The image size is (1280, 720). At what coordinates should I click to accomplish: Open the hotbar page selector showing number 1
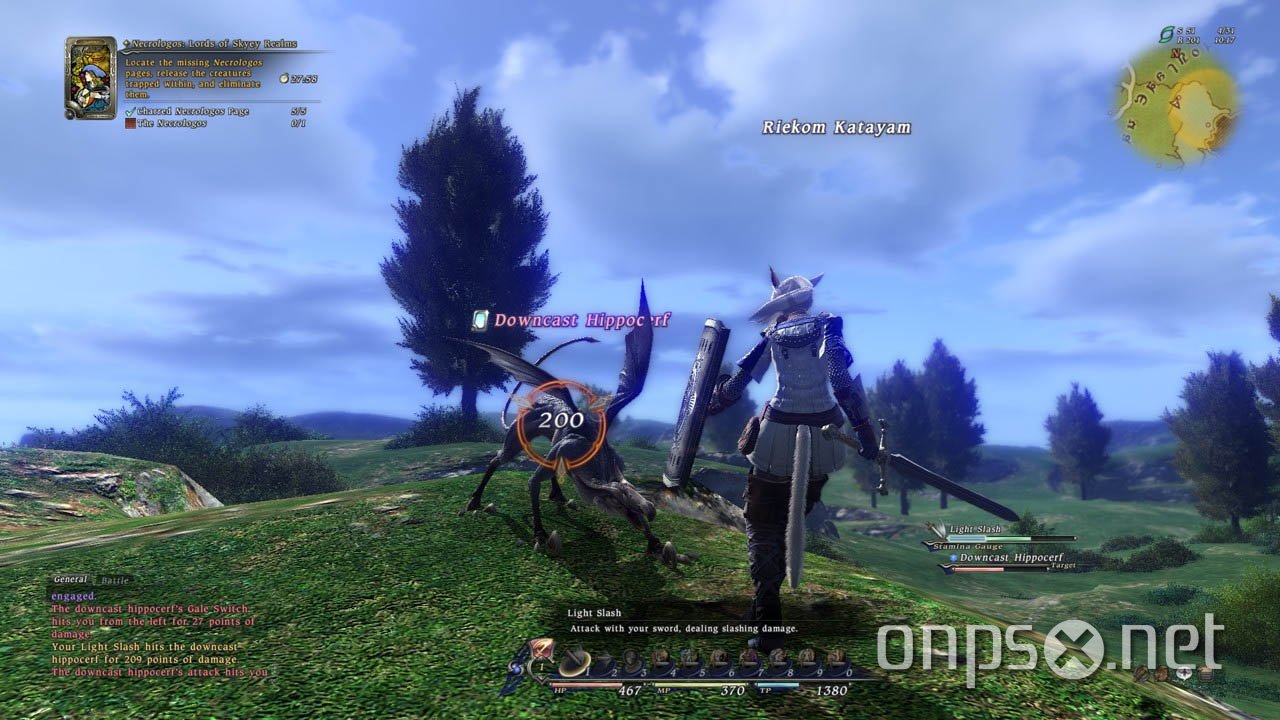[540, 666]
